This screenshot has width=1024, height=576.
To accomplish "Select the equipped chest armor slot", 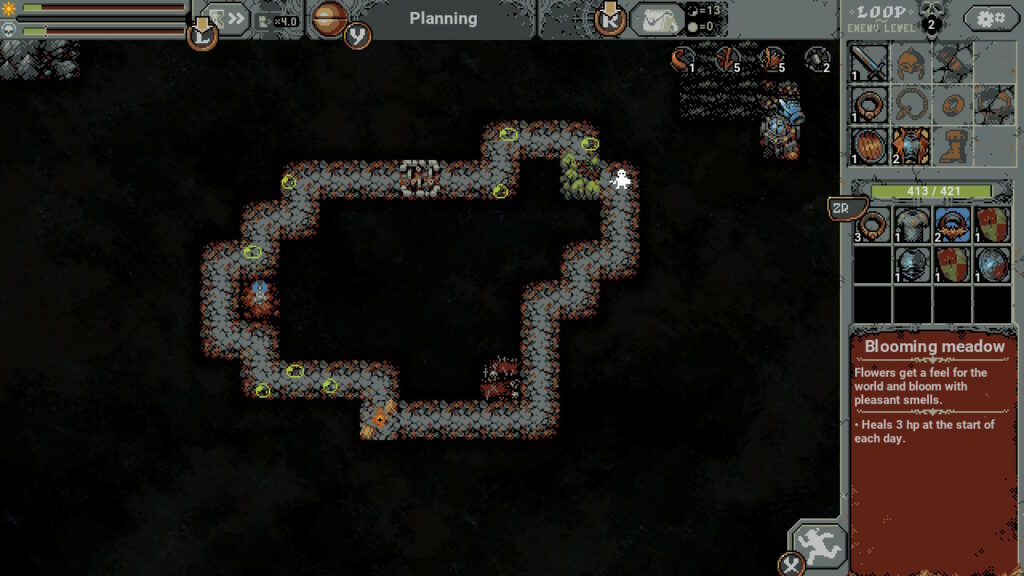I will coord(911,145).
